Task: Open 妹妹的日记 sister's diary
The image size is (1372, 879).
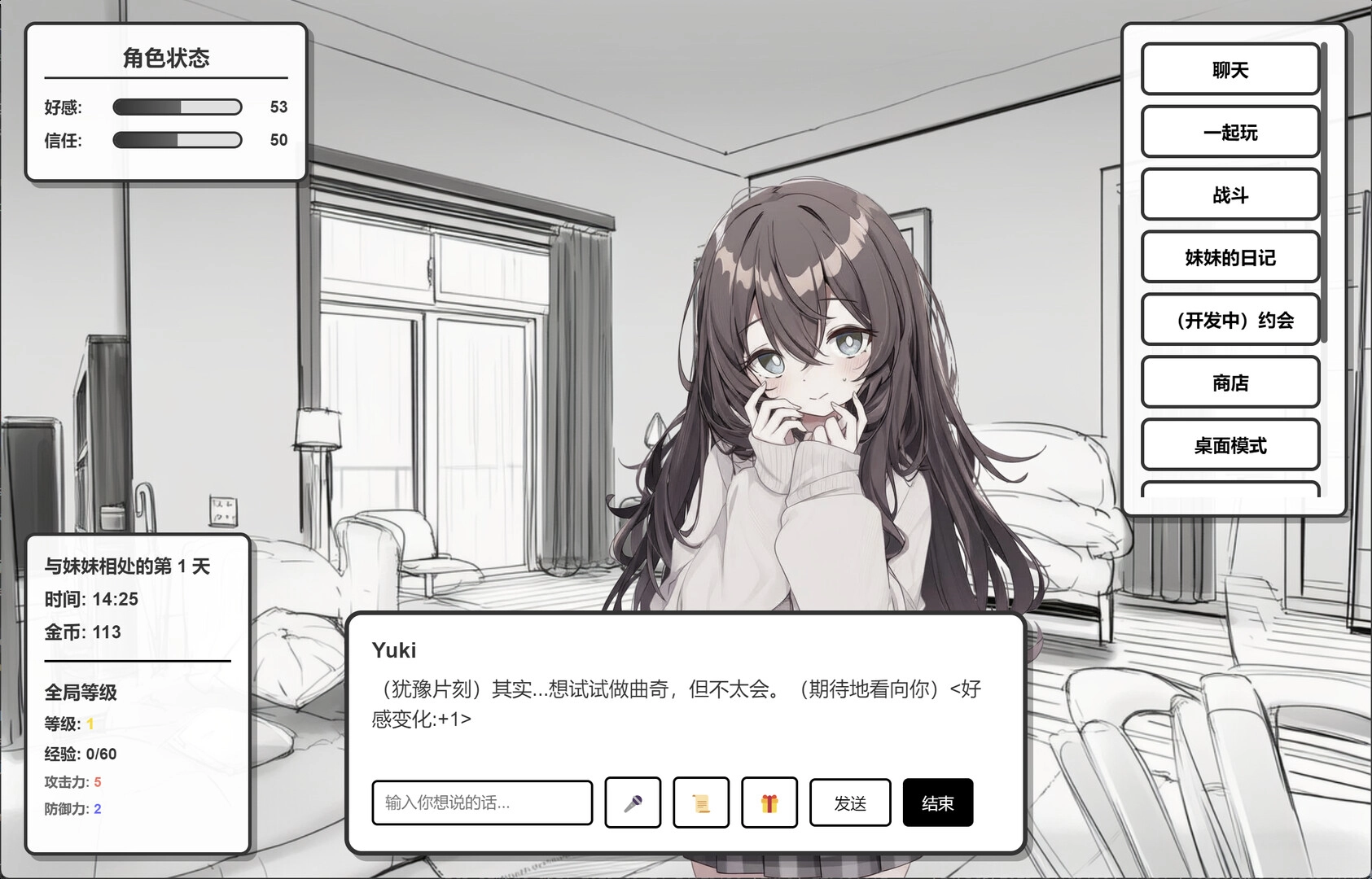Action: coord(1230,258)
